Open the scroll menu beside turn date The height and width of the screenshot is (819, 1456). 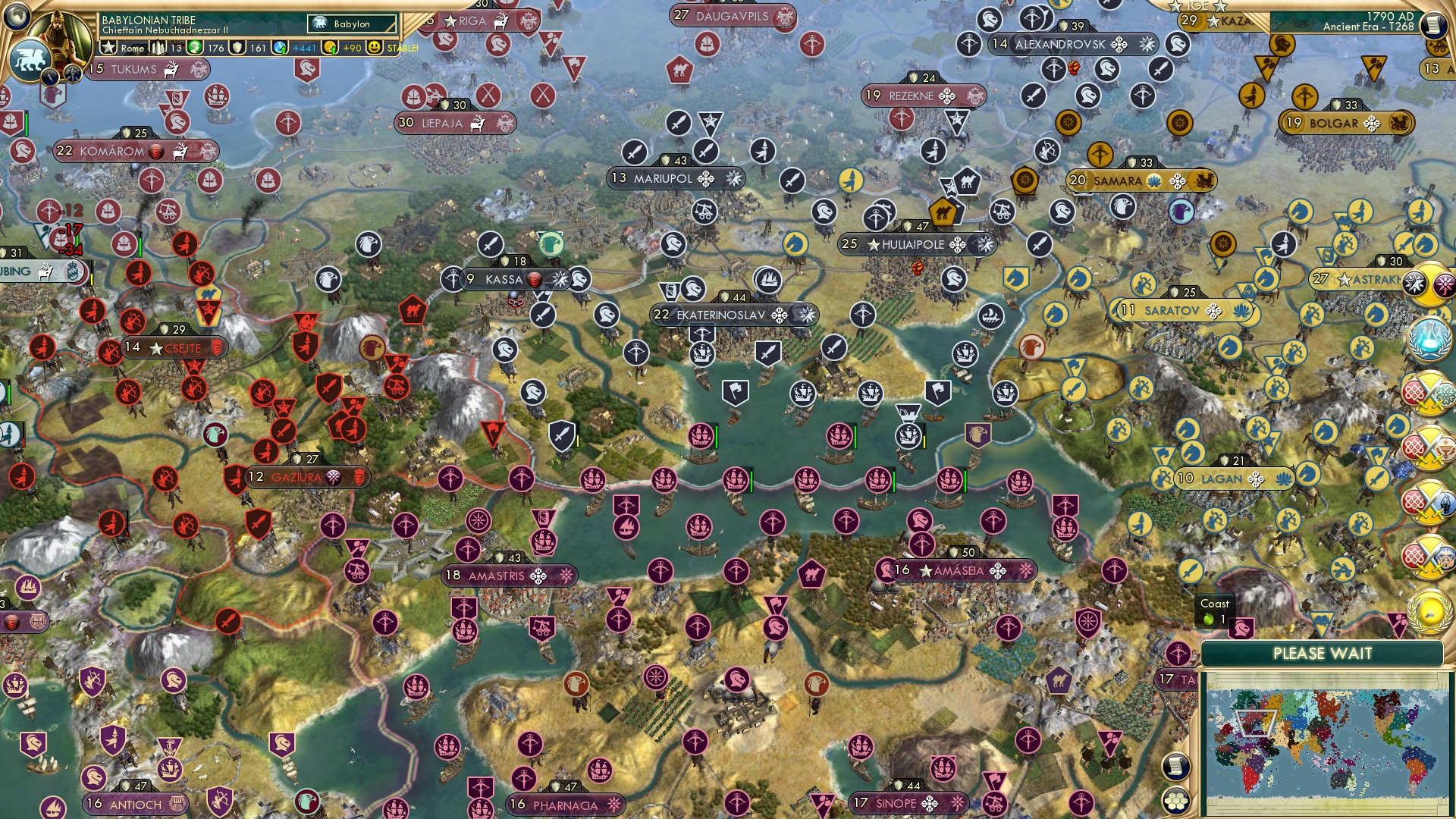coord(1434,24)
